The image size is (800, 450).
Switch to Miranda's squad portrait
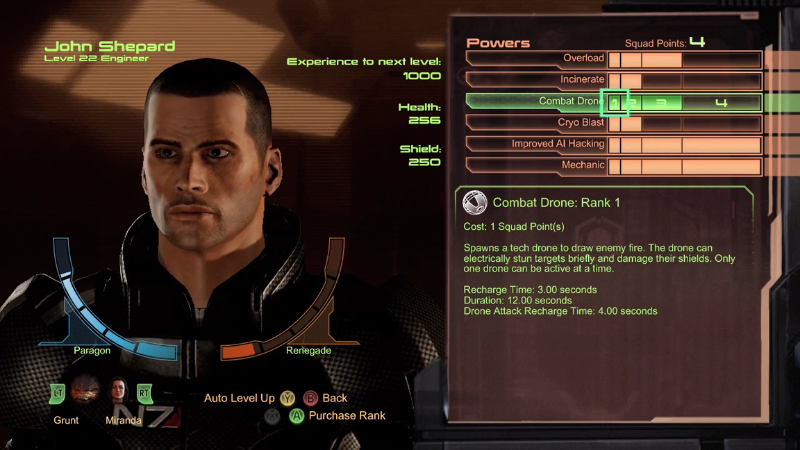[119, 389]
